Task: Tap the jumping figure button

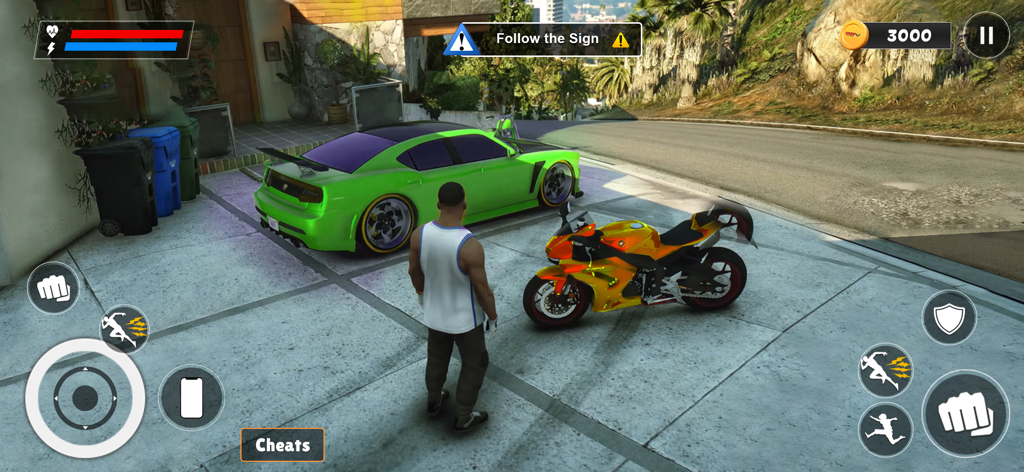Action: (885, 430)
